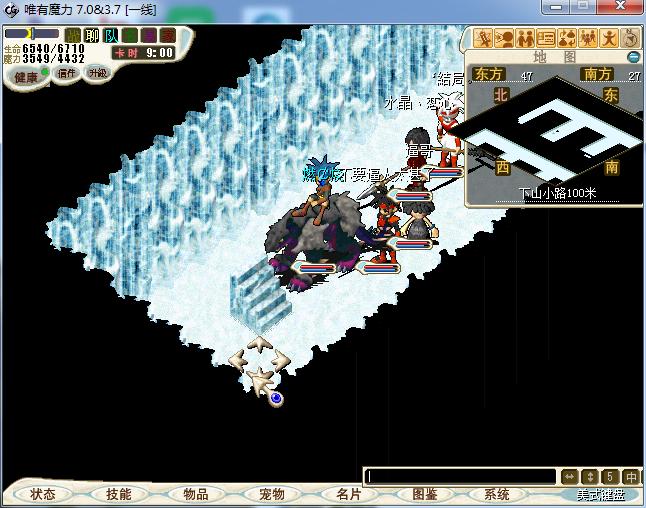The width and height of the screenshot is (646, 508).
Task: Open the 状态 status menu
Action: 43,494
